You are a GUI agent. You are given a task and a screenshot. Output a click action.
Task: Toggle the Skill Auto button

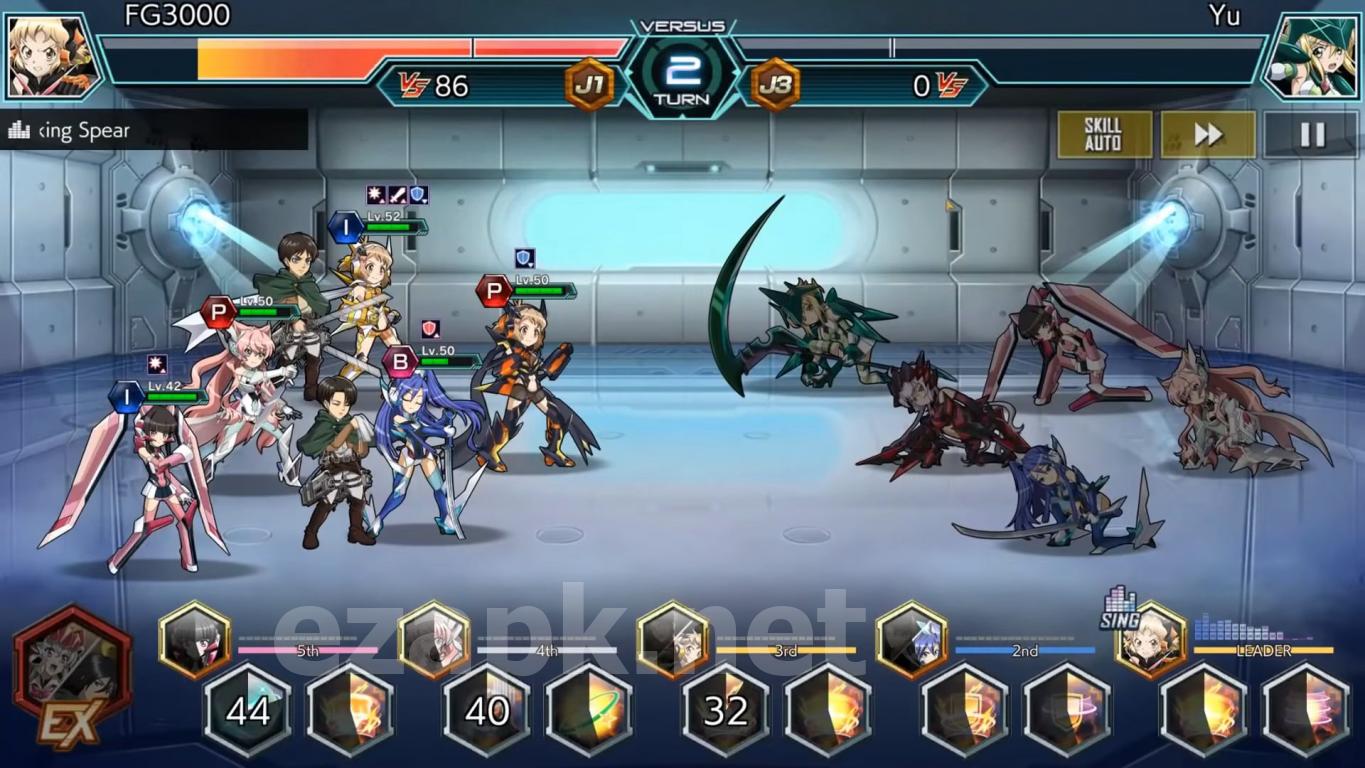pyautogui.click(x=1104, y=135)
